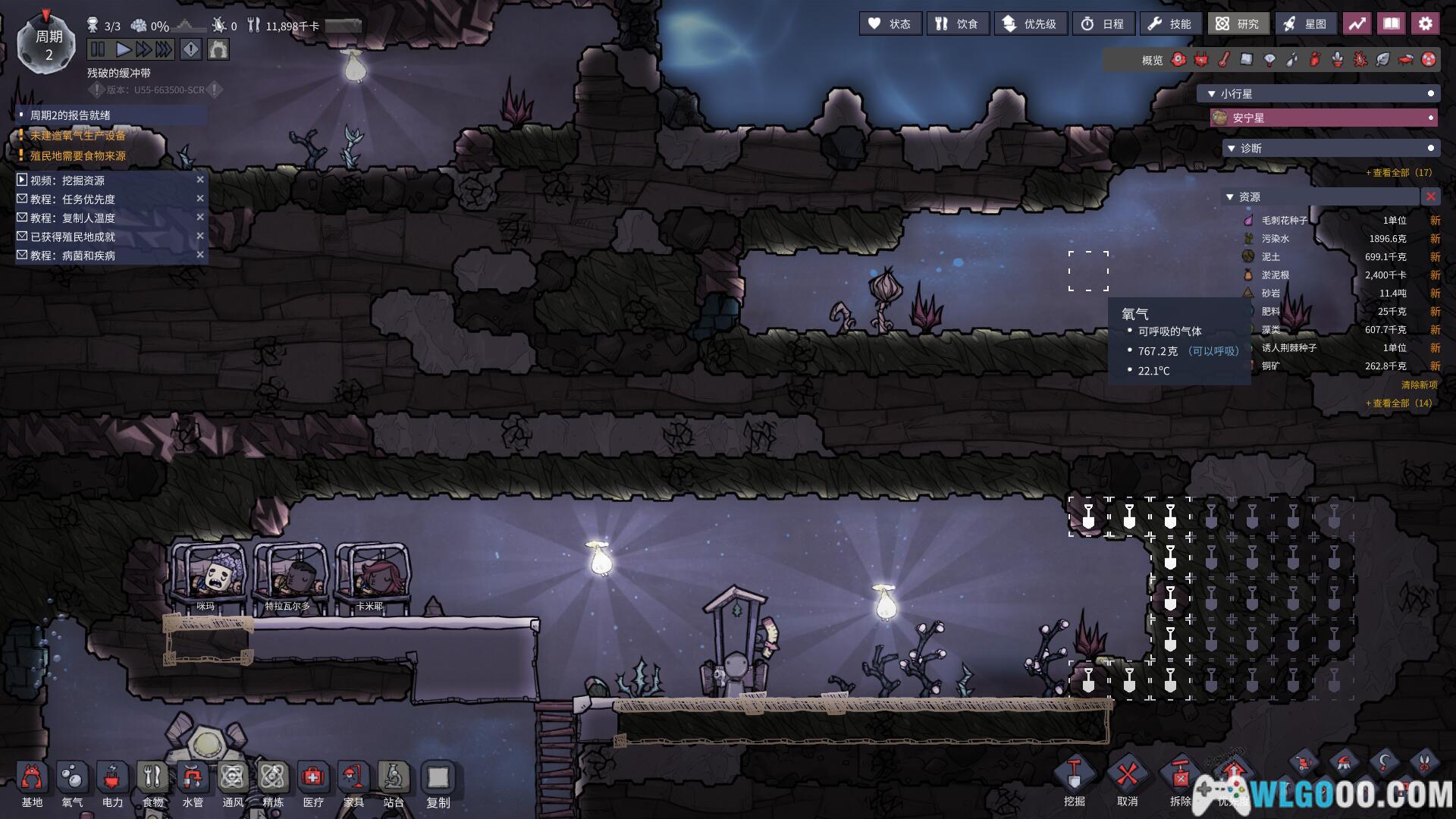Pause the game with the pause button

click(98, 50)
